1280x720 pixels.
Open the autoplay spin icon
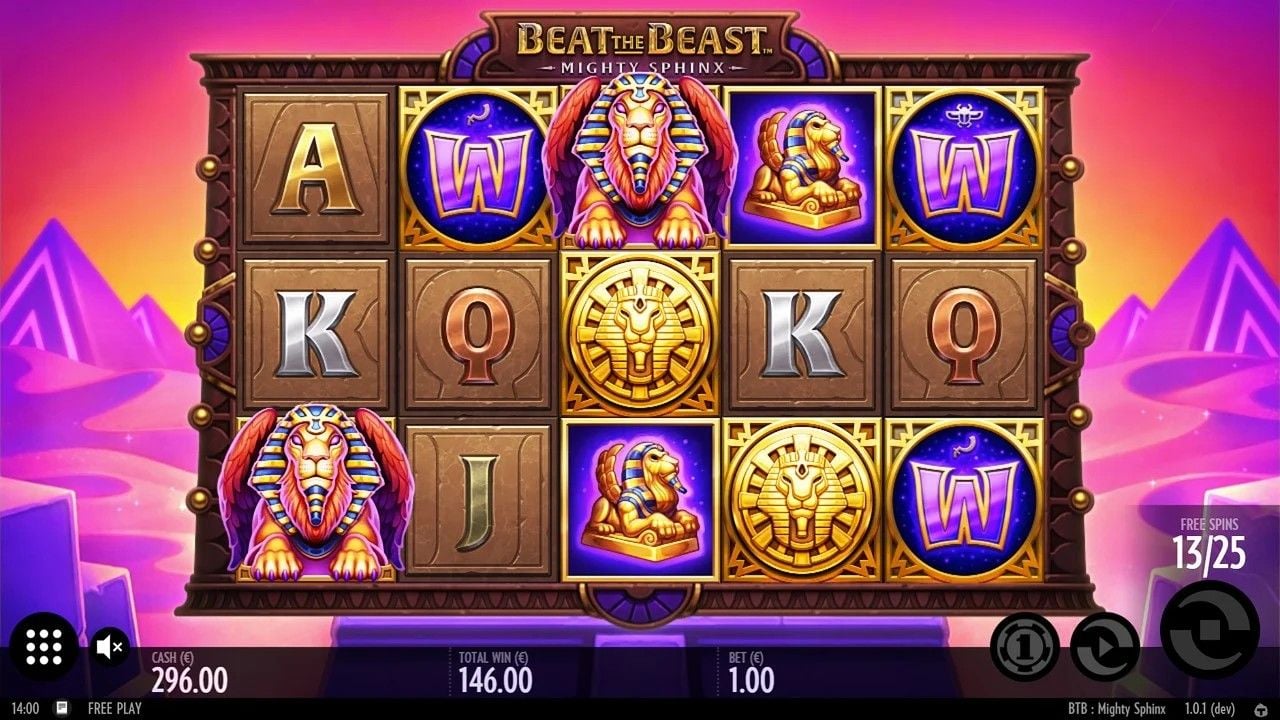1104,648
